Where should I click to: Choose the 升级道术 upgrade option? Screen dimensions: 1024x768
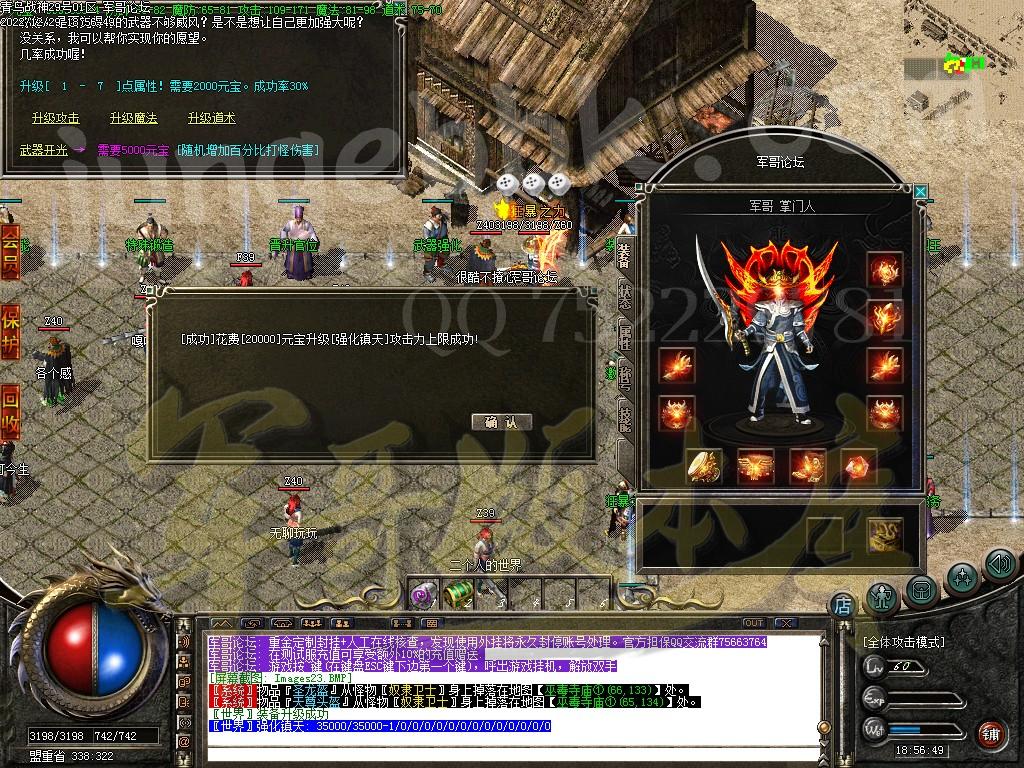click(x=211, y=118)
